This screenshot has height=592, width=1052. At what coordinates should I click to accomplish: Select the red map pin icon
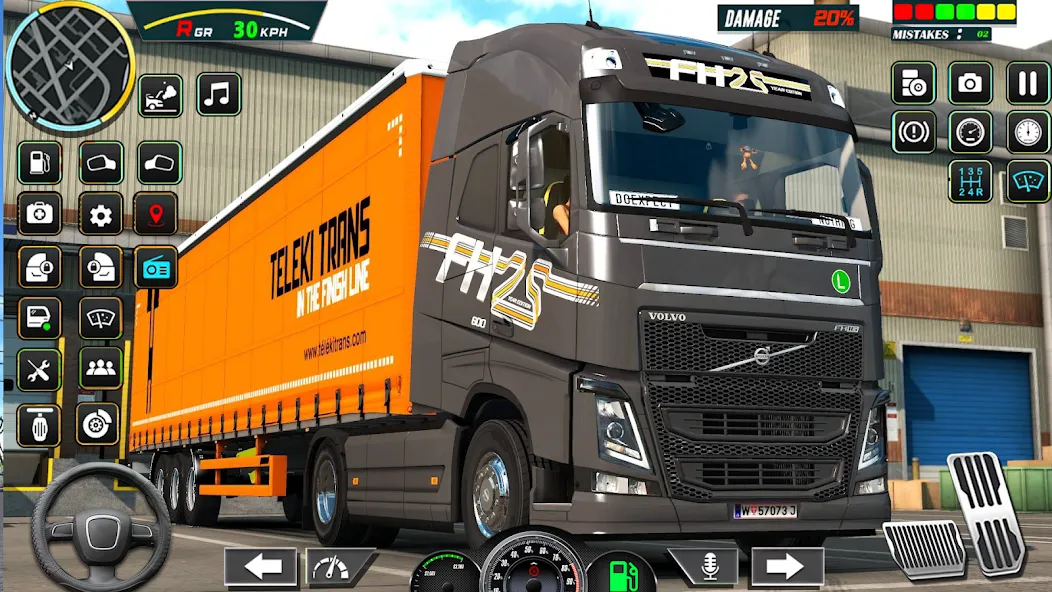tap(156, 214)
